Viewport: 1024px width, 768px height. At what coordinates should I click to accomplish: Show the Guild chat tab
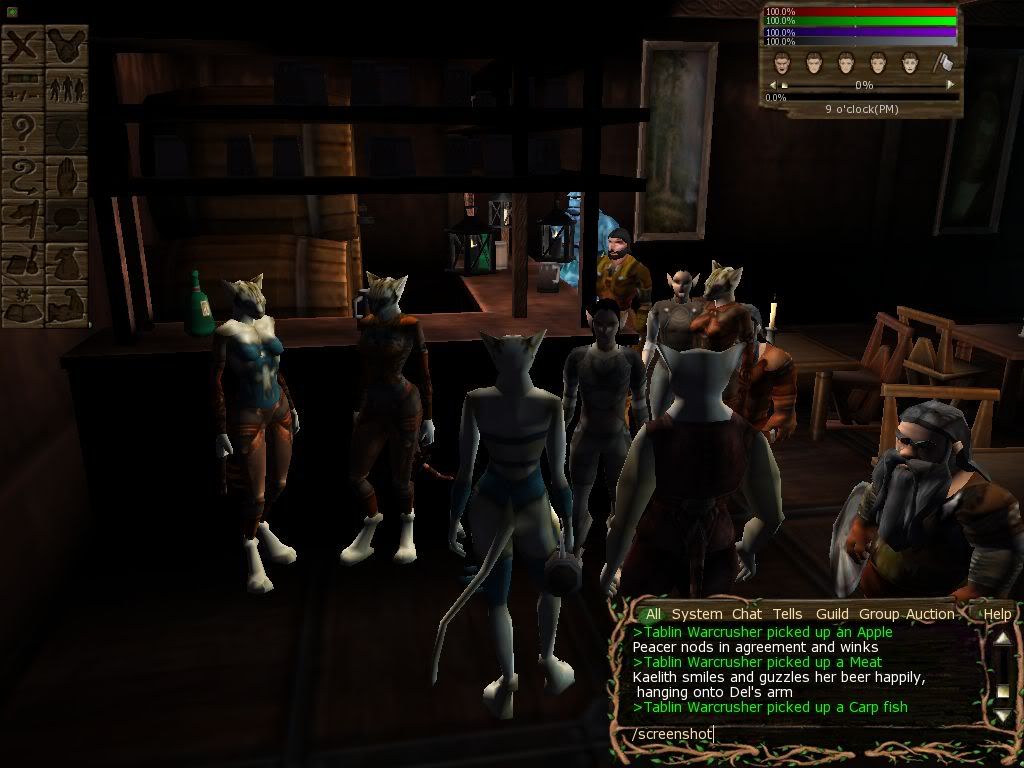click(832, 614)
